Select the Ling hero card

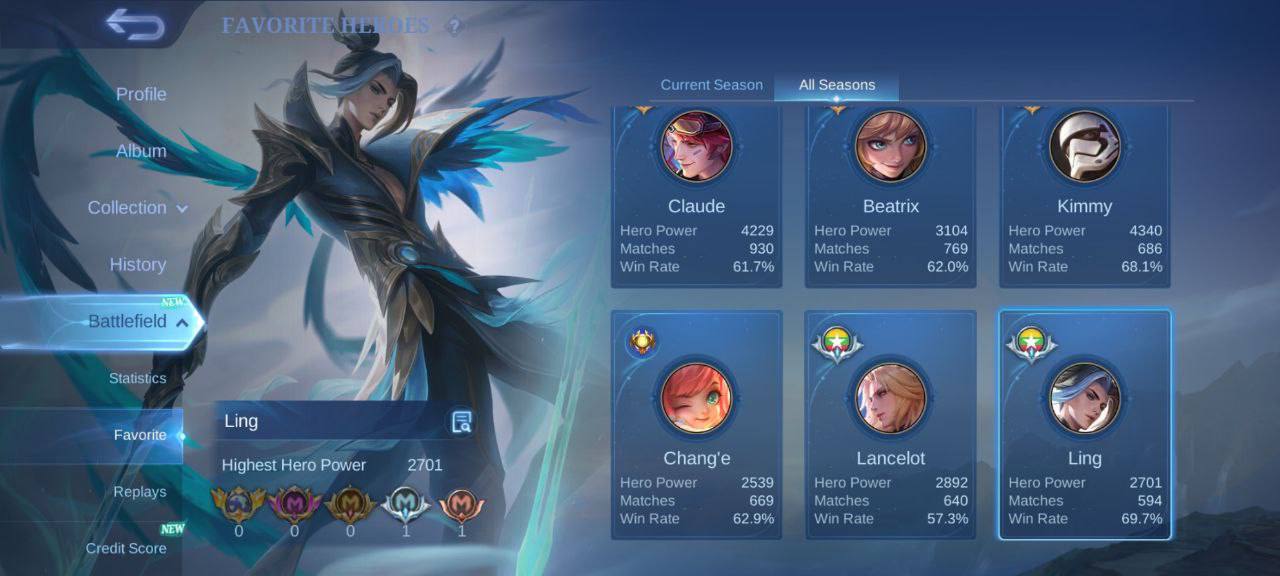[x=1084, y=425]
